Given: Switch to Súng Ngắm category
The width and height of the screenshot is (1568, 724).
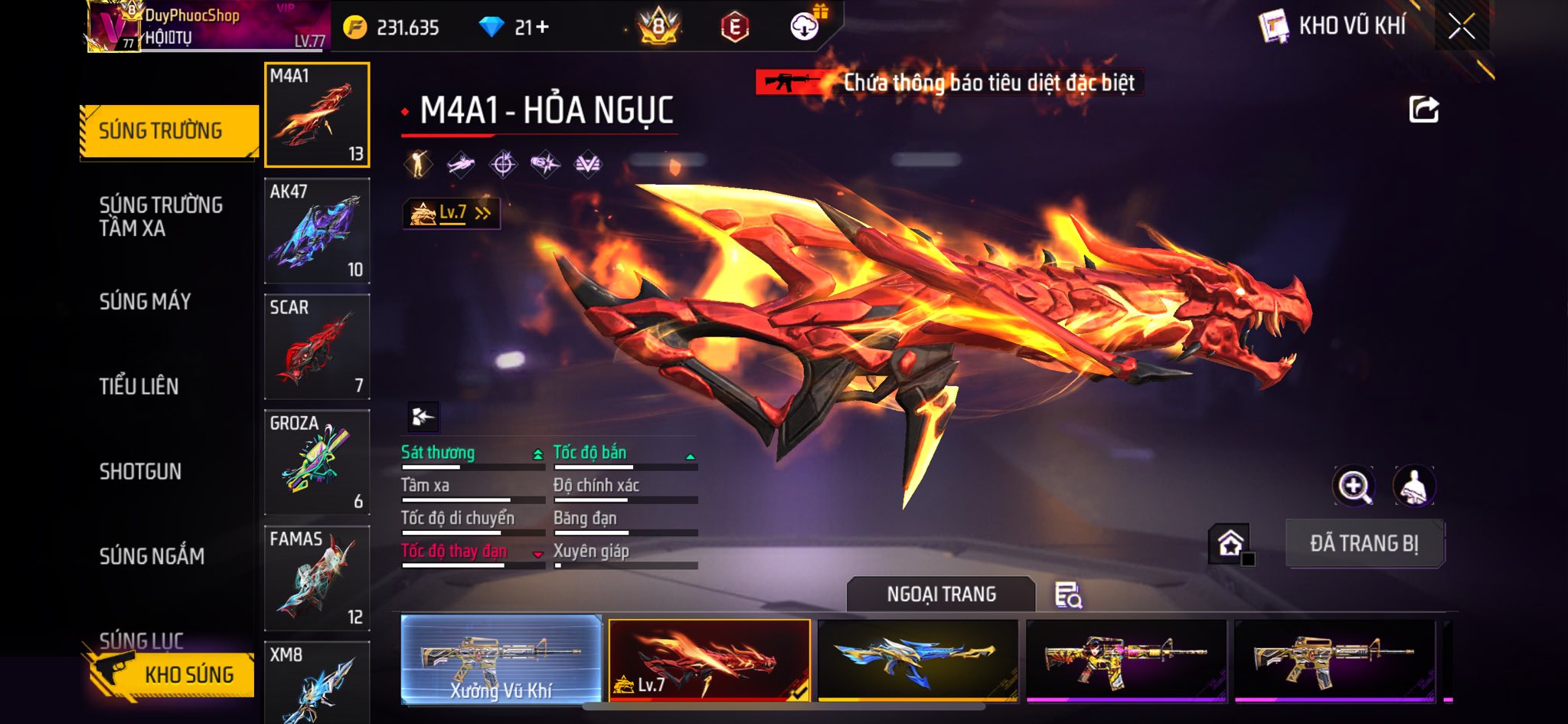Looking at the screenshot, I should pos(152,556).
